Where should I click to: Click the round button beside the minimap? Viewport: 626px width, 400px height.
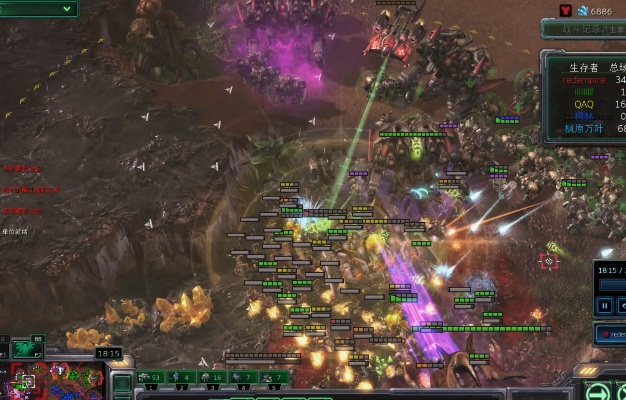[x=124, y=382]
